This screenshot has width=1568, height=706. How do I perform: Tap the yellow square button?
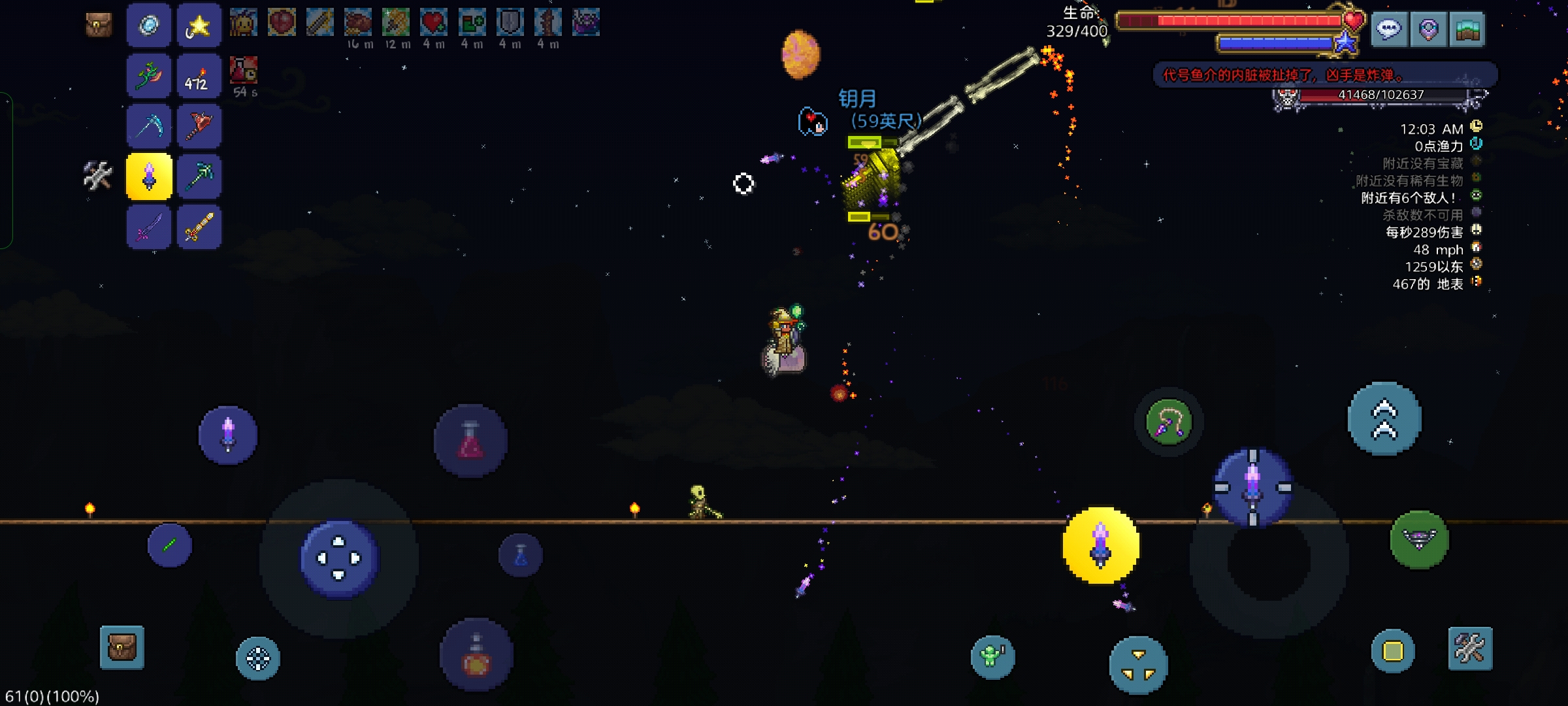(1392, 651)
